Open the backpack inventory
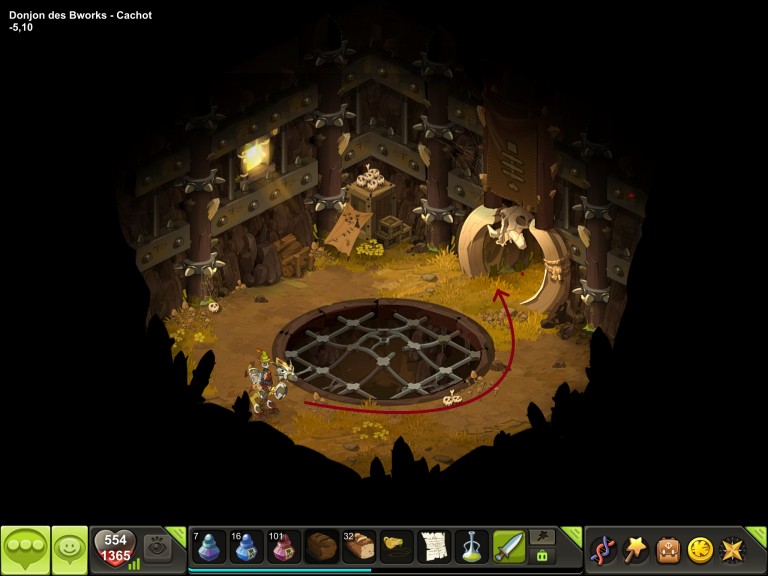 click(668, 549)
